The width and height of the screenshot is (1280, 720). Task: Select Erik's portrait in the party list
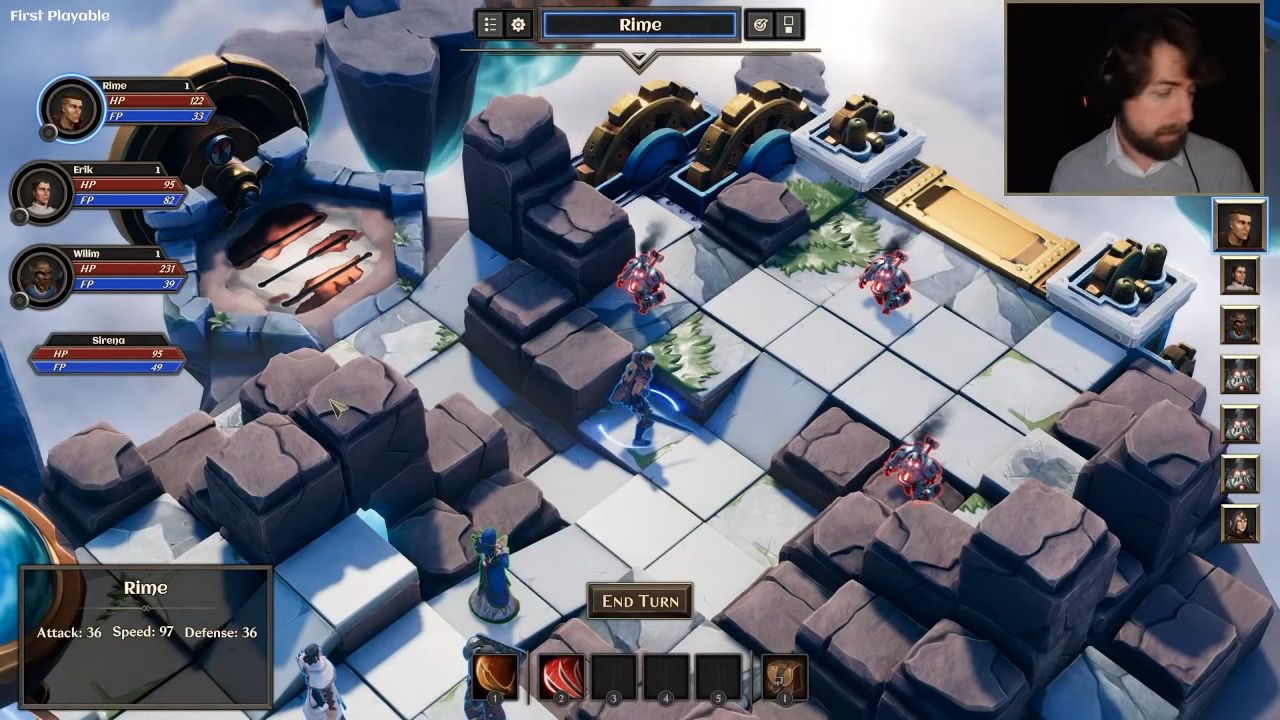tap(40, 191)
